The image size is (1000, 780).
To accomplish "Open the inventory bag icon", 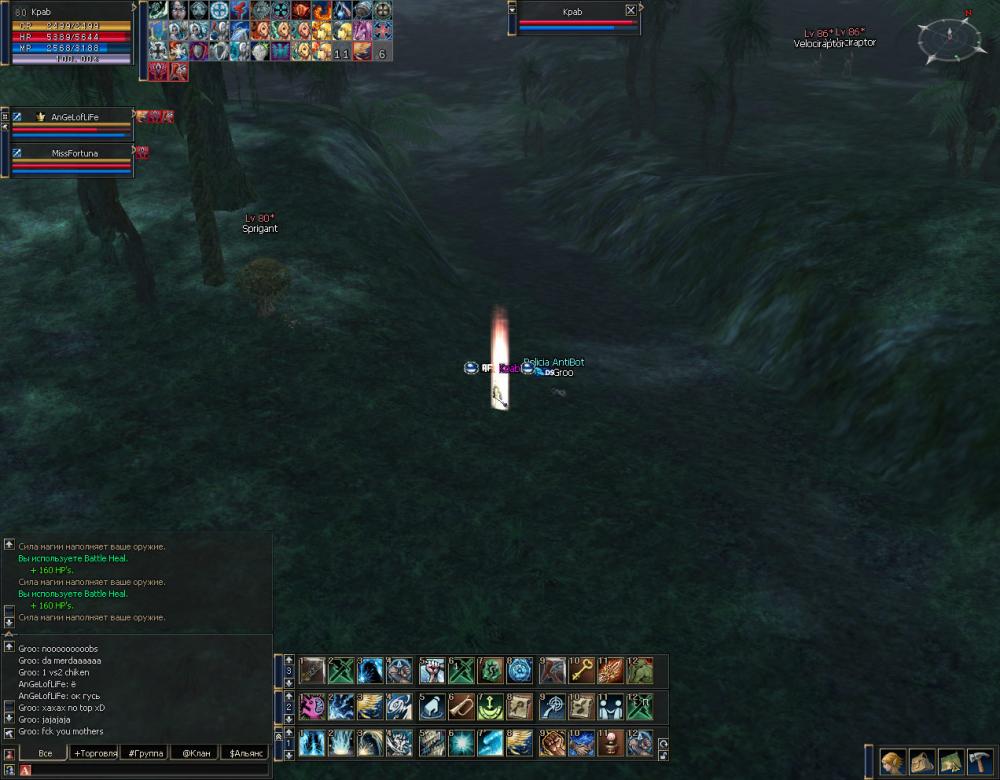I will pyautogui.click(x=922, y=763).
